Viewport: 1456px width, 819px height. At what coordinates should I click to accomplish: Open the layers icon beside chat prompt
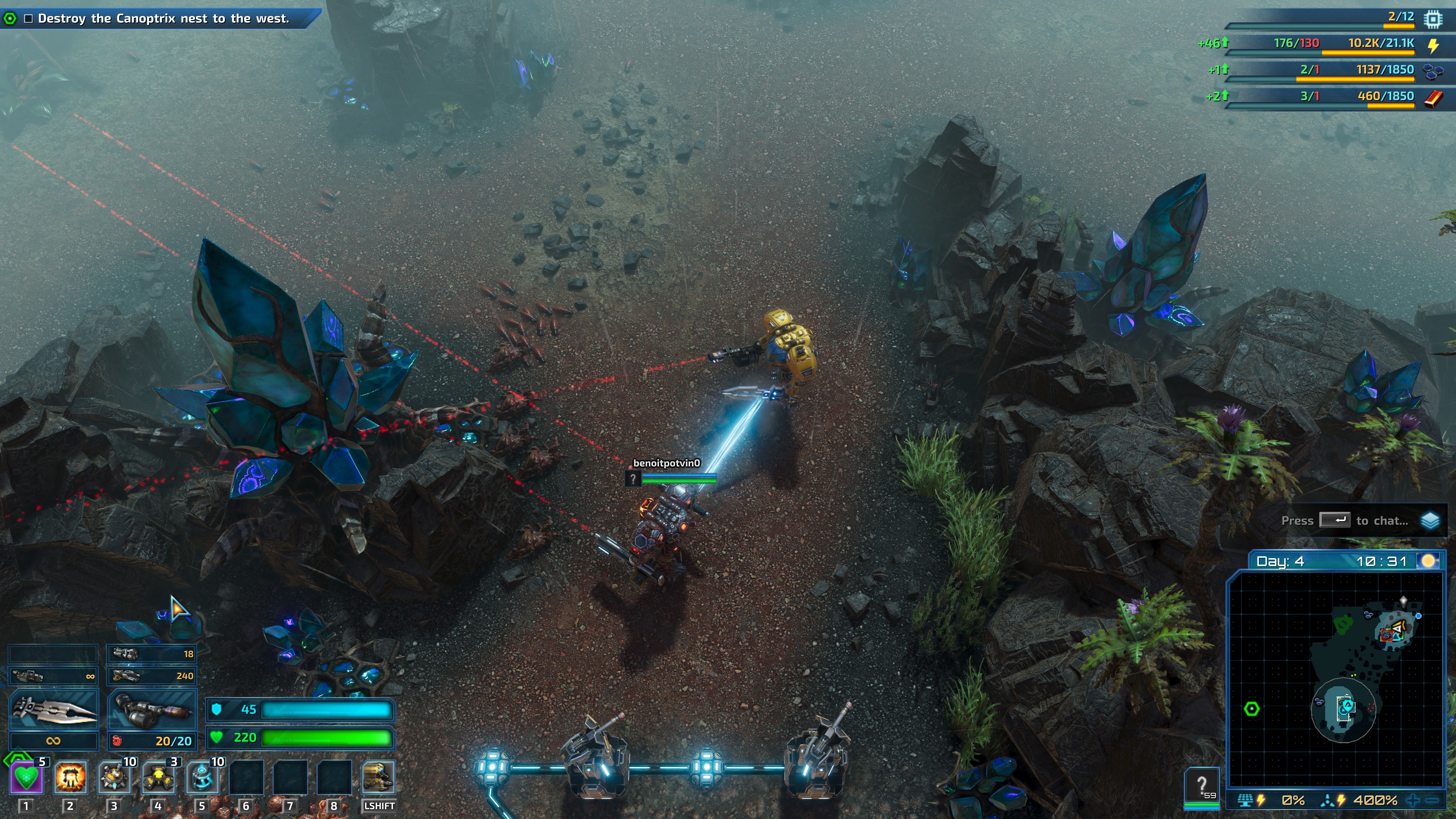(x=1430, y=521)
